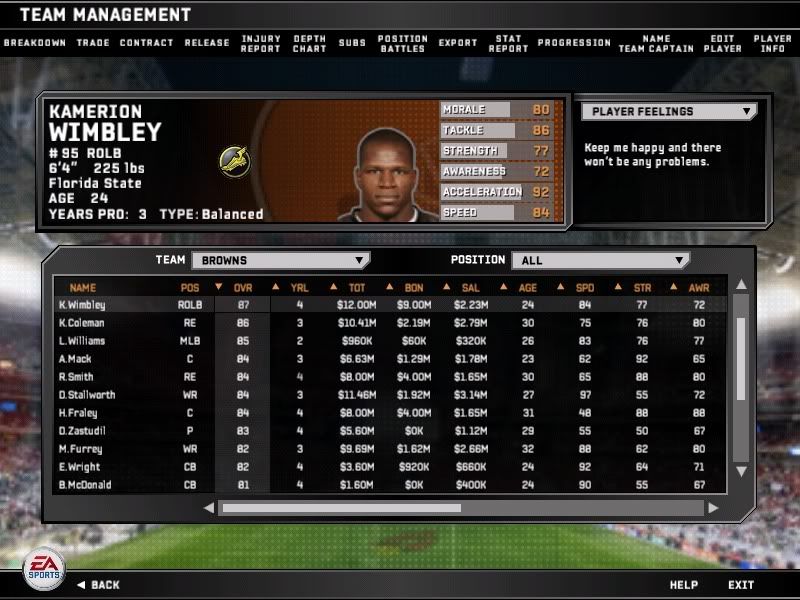Go to Position Battles
The width and height of the screenshot is (800, 600).
click(402, 44)
